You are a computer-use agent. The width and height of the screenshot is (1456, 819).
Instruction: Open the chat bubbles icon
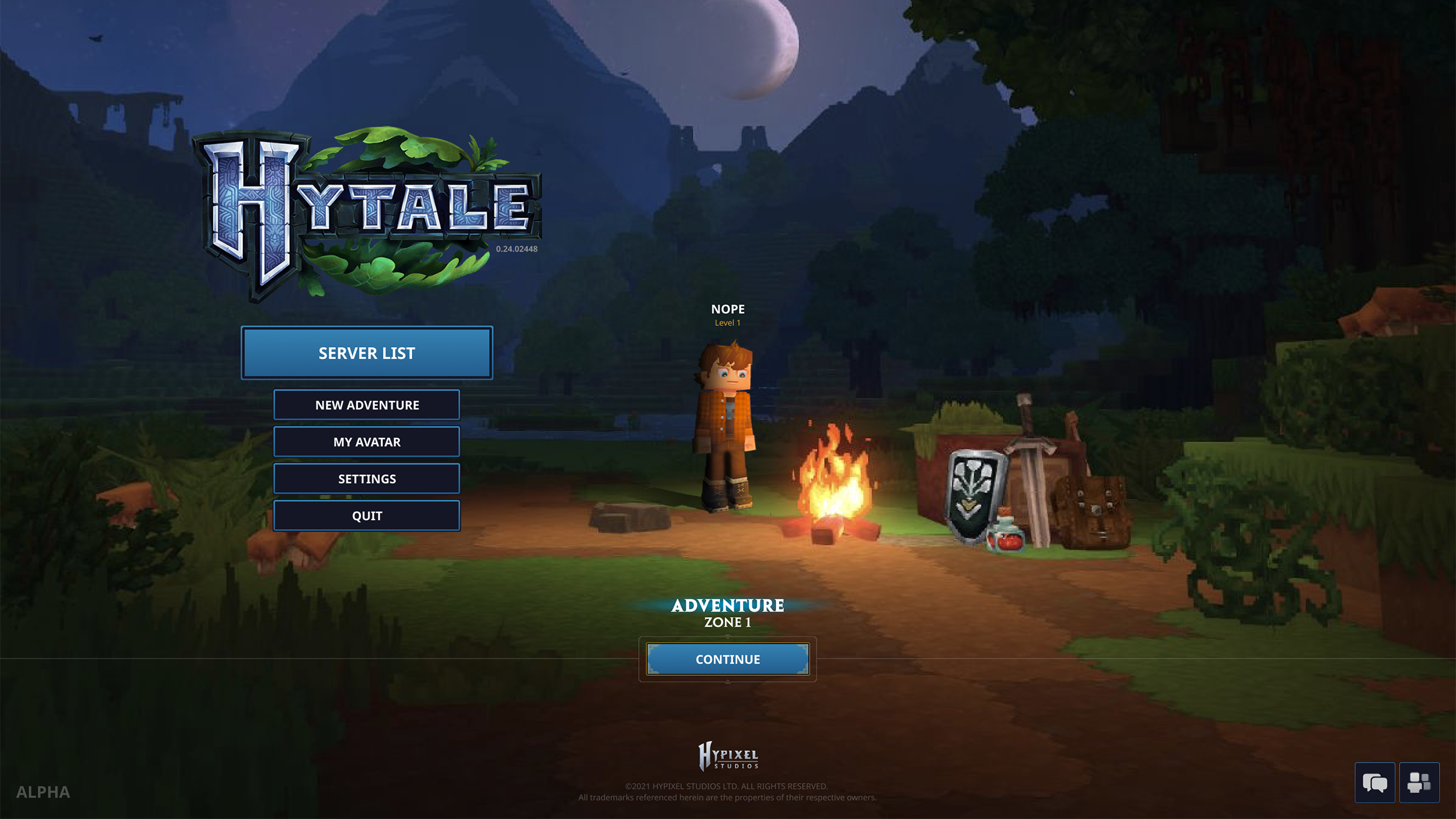pos(1375,783)
